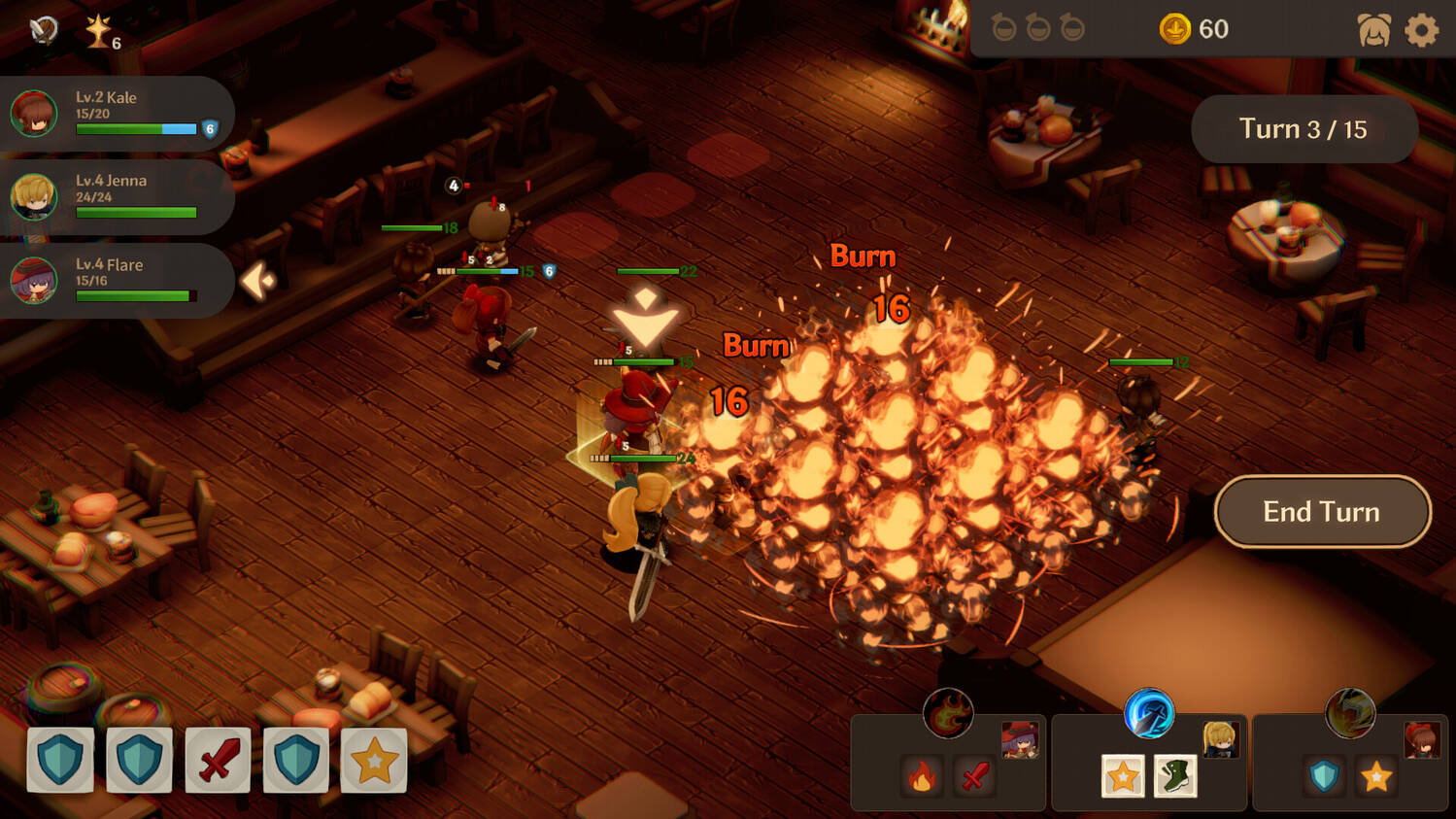Select Jenna's party portrait panel

115,197
